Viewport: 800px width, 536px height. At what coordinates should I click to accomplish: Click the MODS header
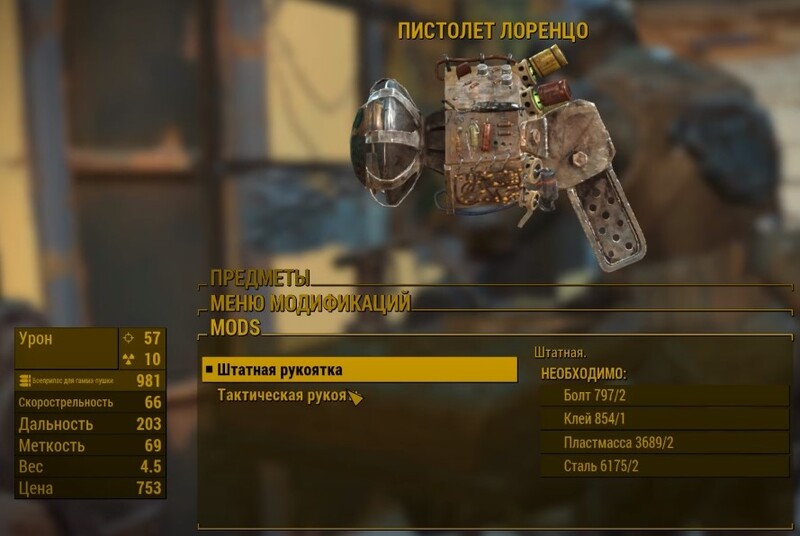(235, 327)
